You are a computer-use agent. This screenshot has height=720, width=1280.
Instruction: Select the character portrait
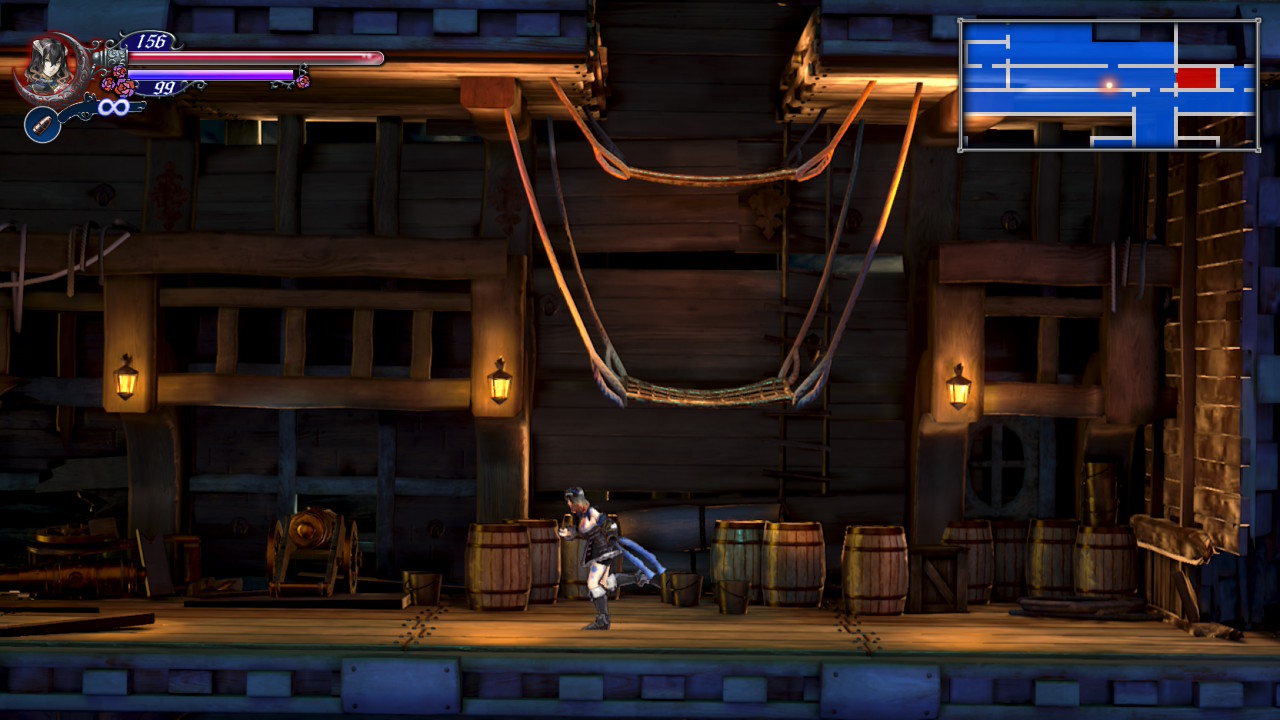[x=47, y=67]
